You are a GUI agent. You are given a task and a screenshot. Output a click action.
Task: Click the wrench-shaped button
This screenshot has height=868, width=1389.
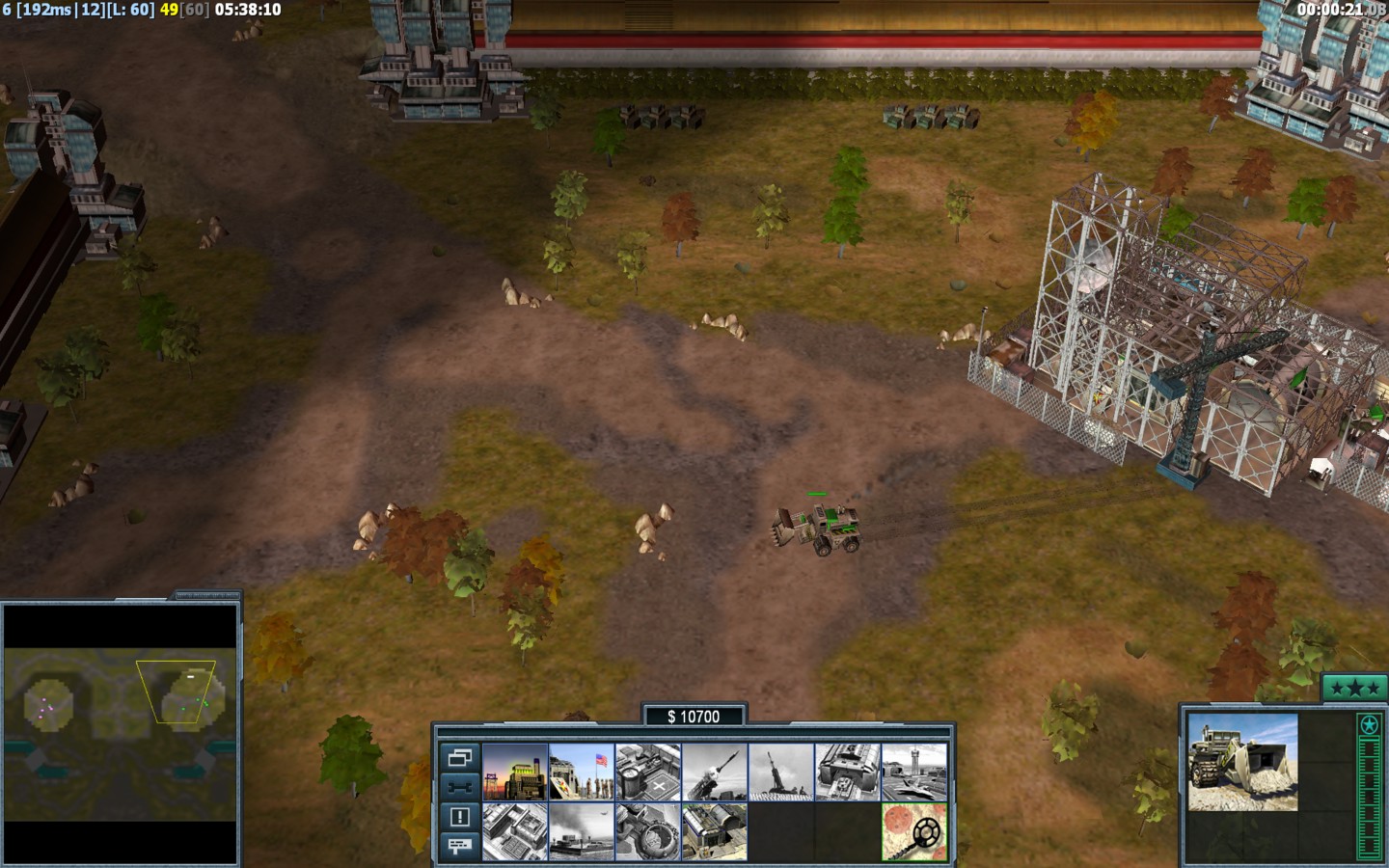tap(459, 786)
